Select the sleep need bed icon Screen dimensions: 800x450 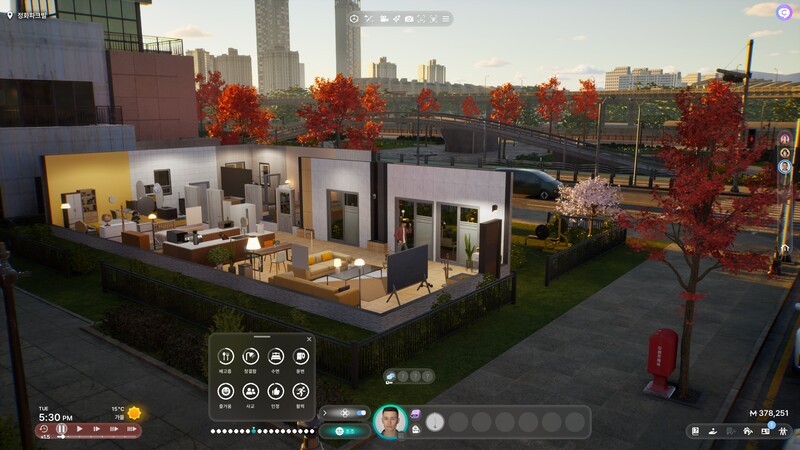click(x=276, y=356)
